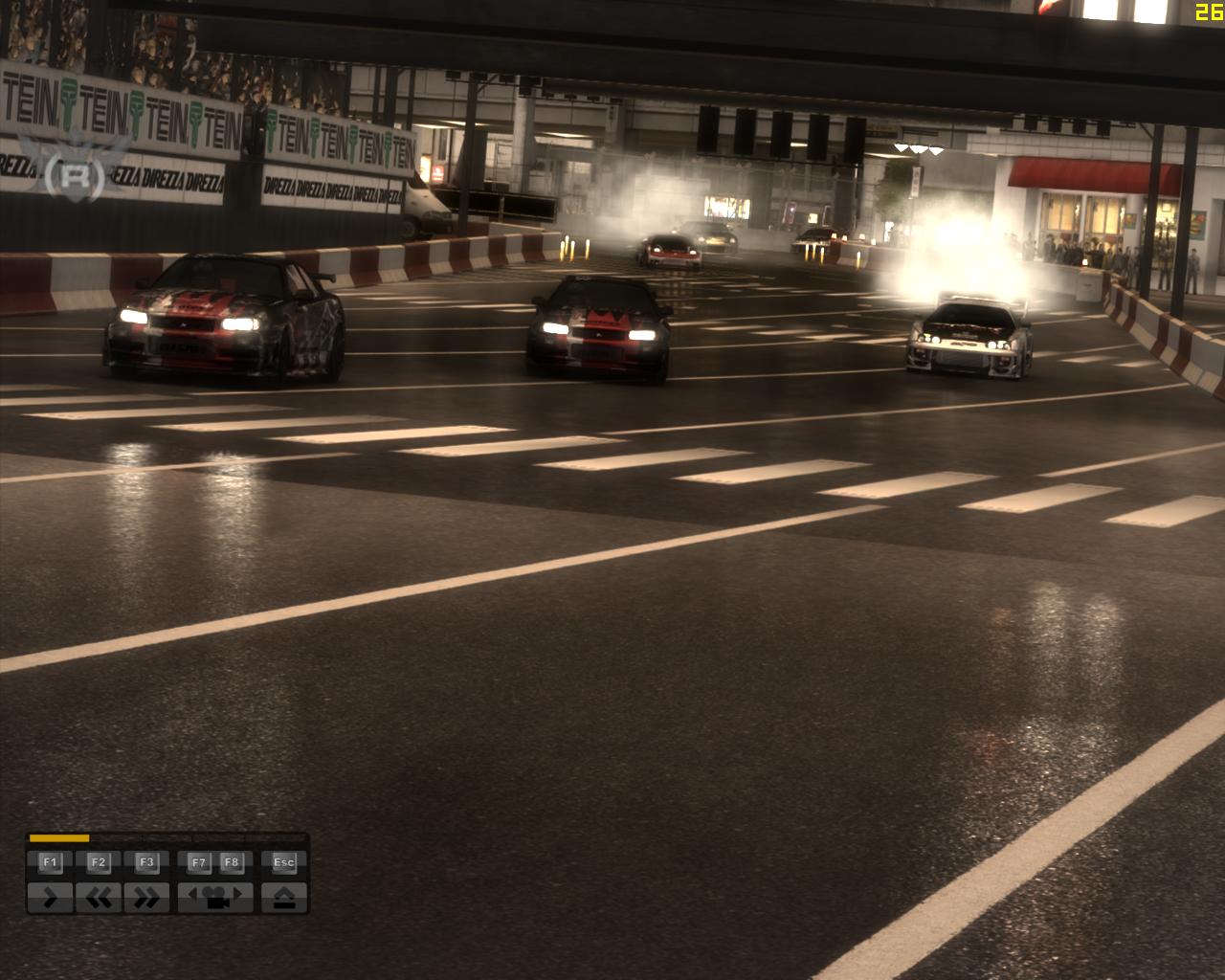Select the fast-forward icon below F3
Screen dimensions: 1225x980
coord(147,897)
